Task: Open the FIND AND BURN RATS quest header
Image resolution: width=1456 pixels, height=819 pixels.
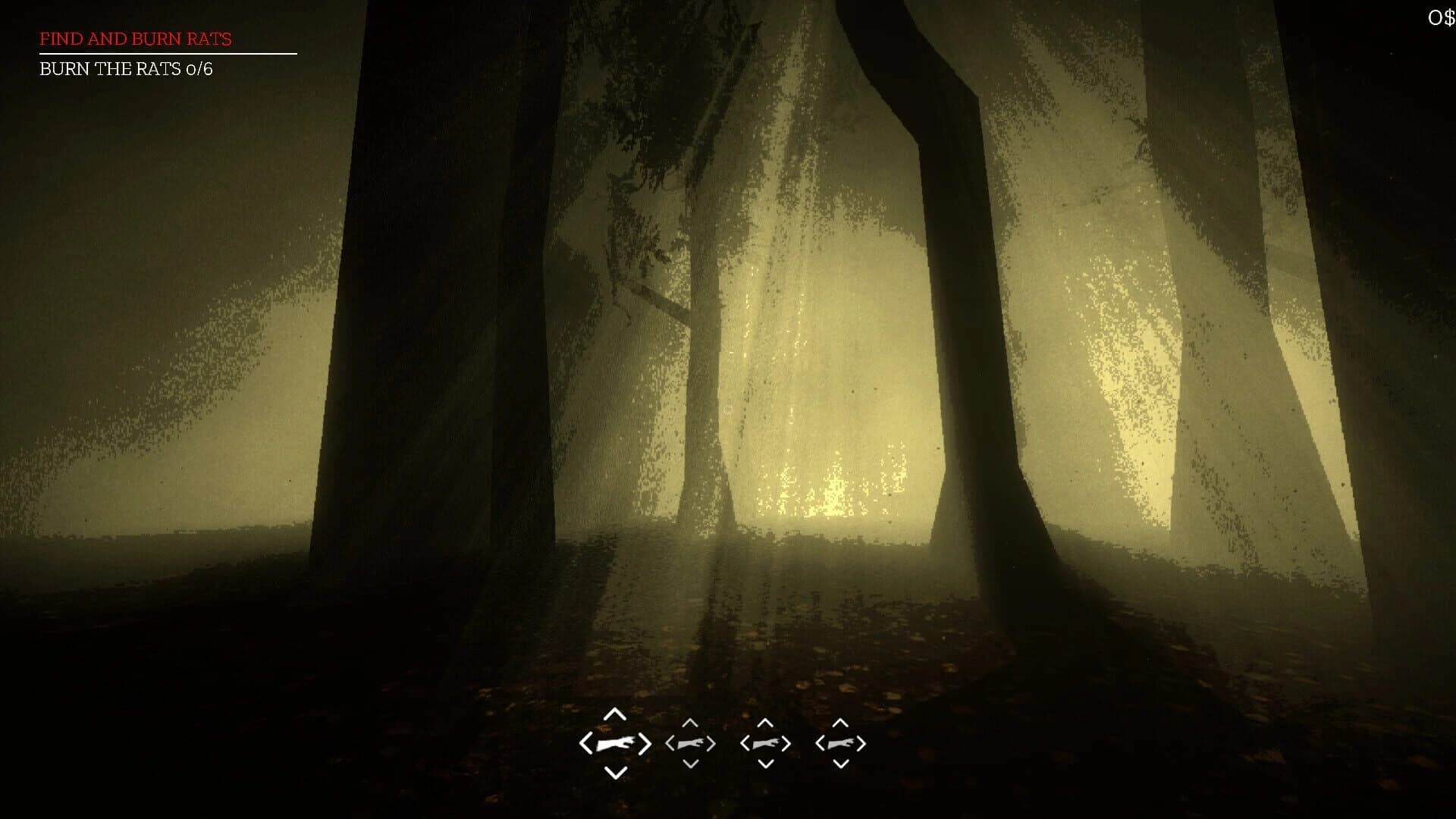Action: [134, 39]
